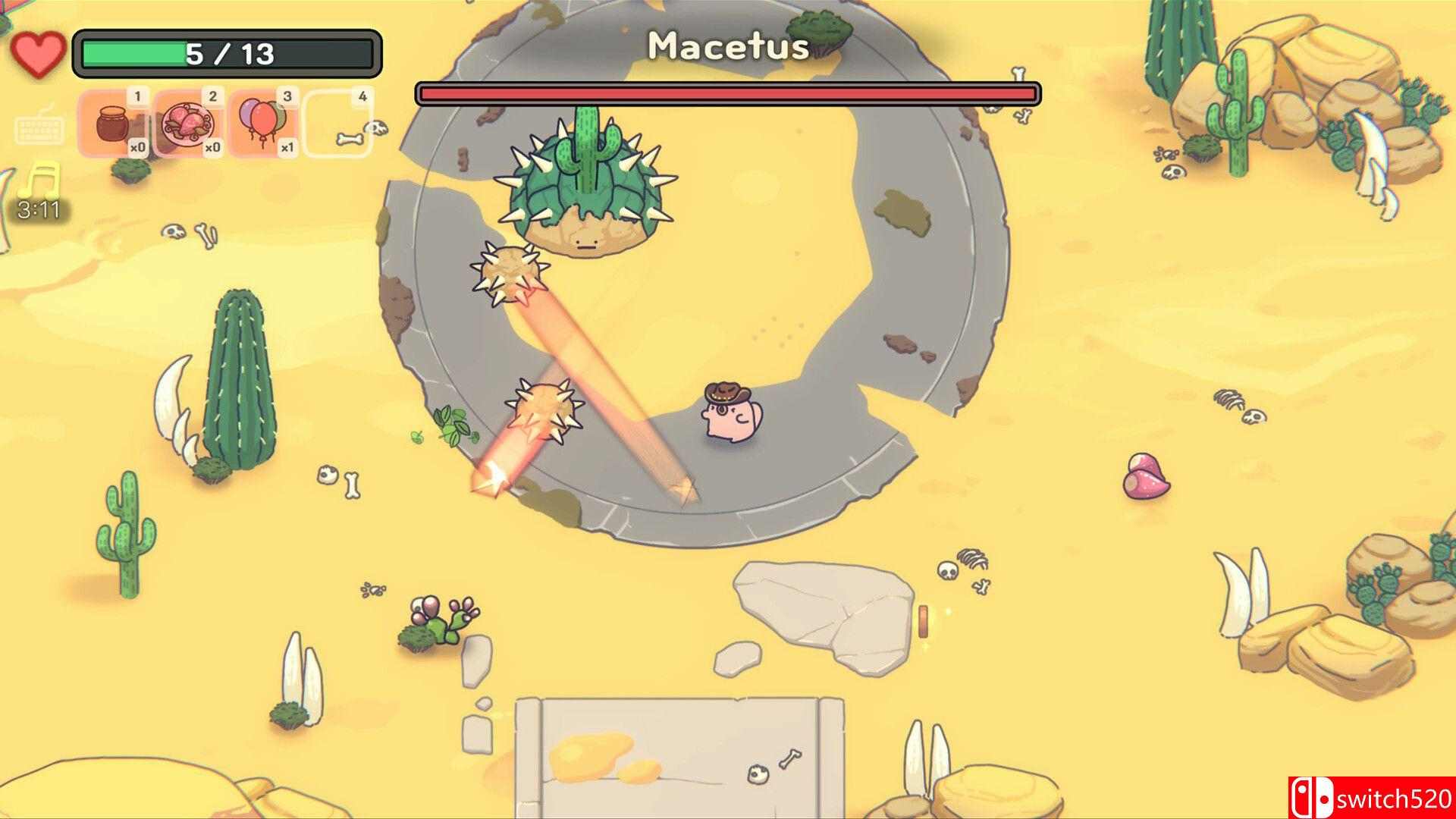The image size is (1456, 819).
Task: Click the faded keyboard icon
Action: [38, 127]
